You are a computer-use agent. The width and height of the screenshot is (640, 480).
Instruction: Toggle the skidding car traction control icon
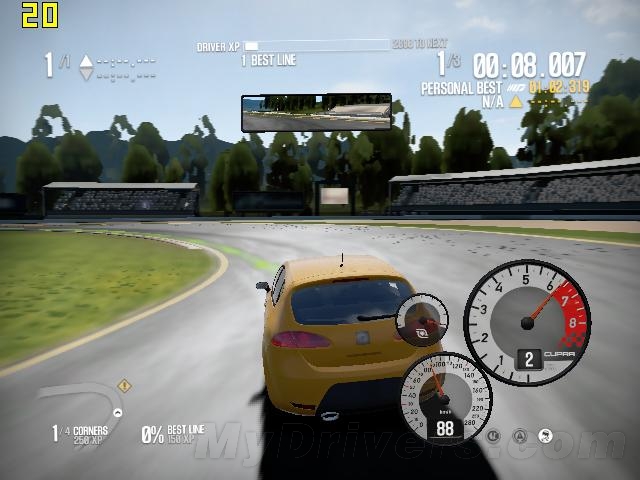pyautogui.click(x=546, y=436)
